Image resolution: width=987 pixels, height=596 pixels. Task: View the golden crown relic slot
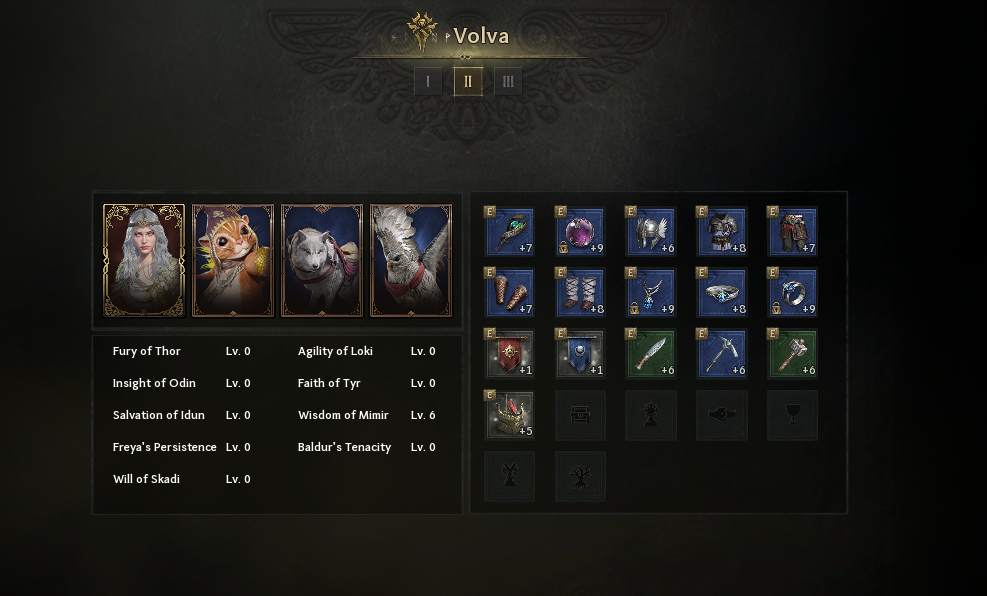510,415
